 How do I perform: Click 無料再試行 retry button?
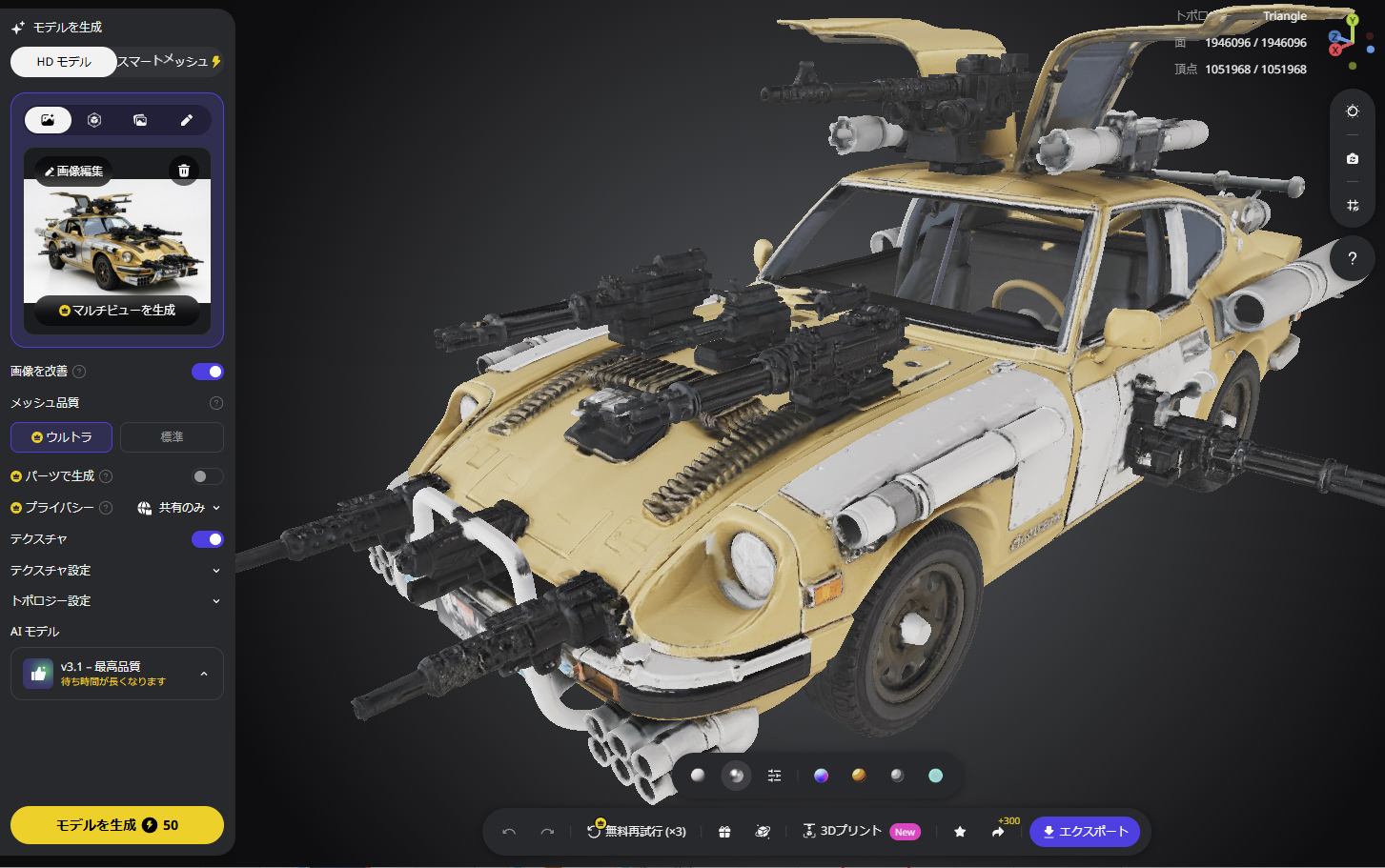(637, 832)
